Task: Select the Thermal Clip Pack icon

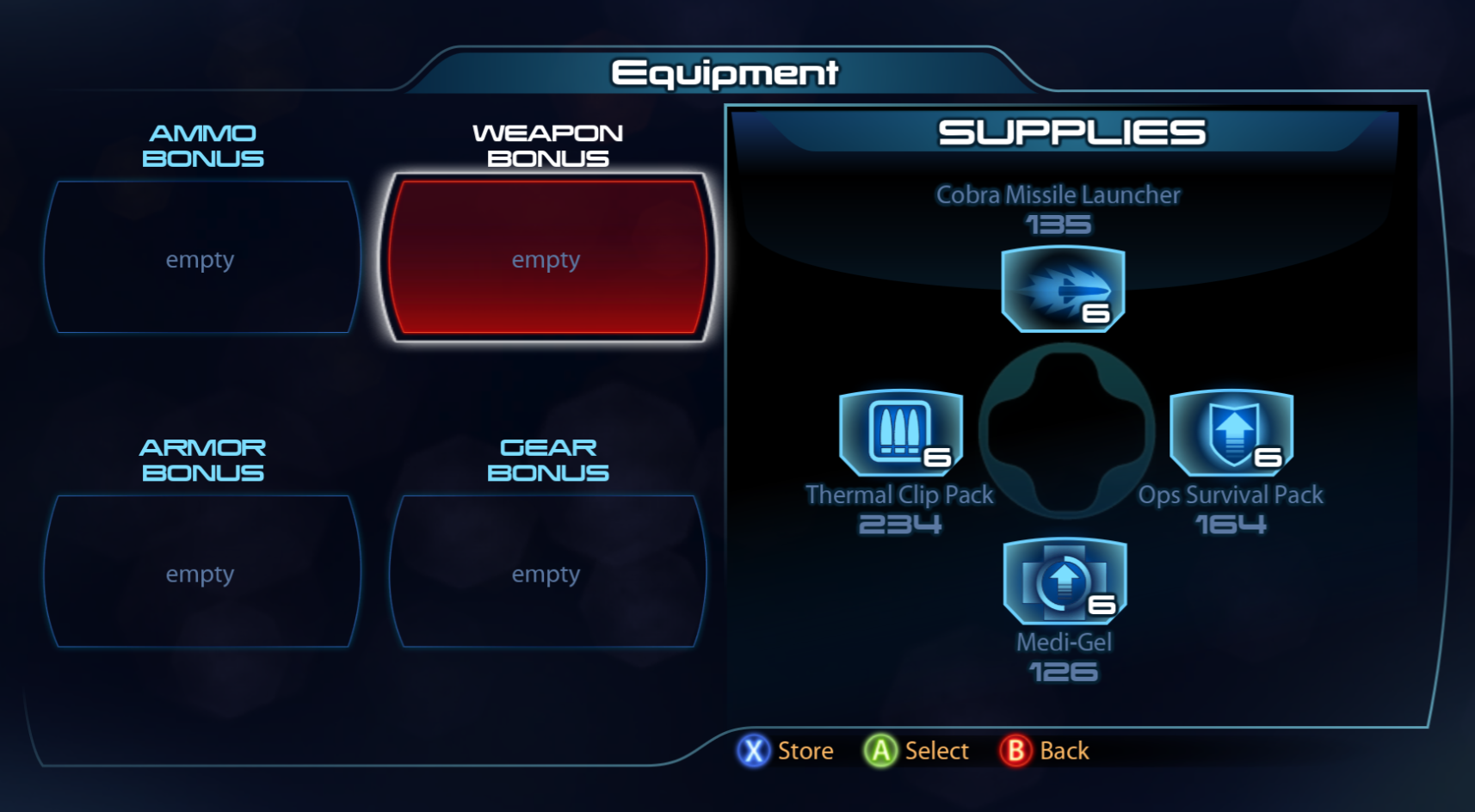Action: [898, 434]
